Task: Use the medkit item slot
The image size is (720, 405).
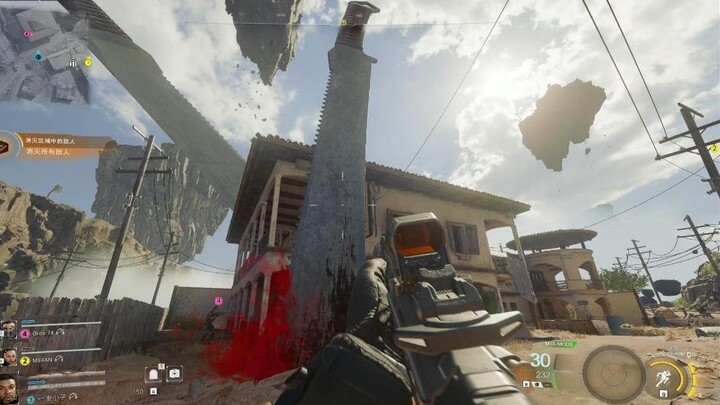Action: click(x=175, y=373)
